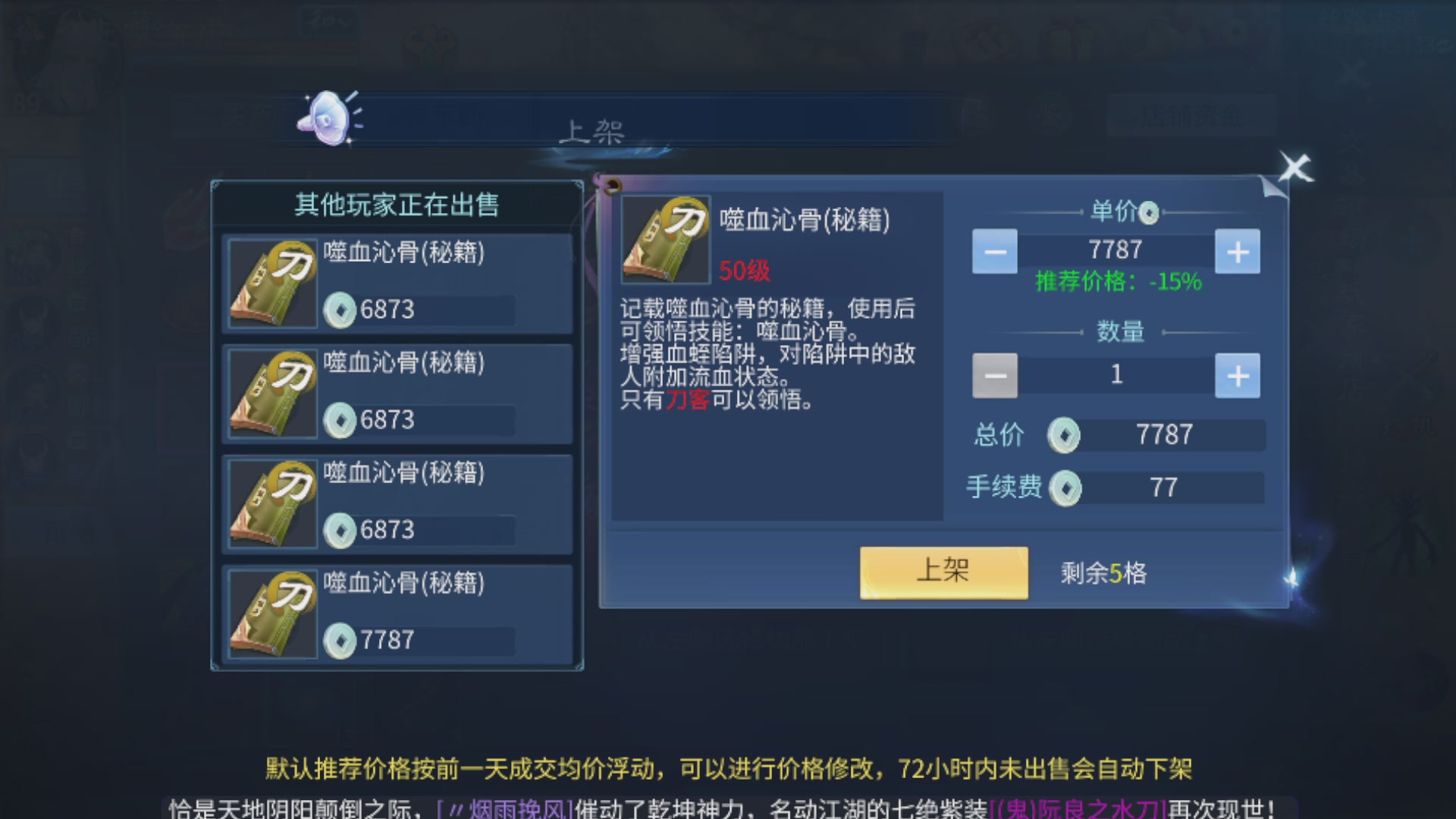Select the listing priced 7787 in seller list
Image resolution: width=1456 pixels, height=819 pixels.
point(396,613)
